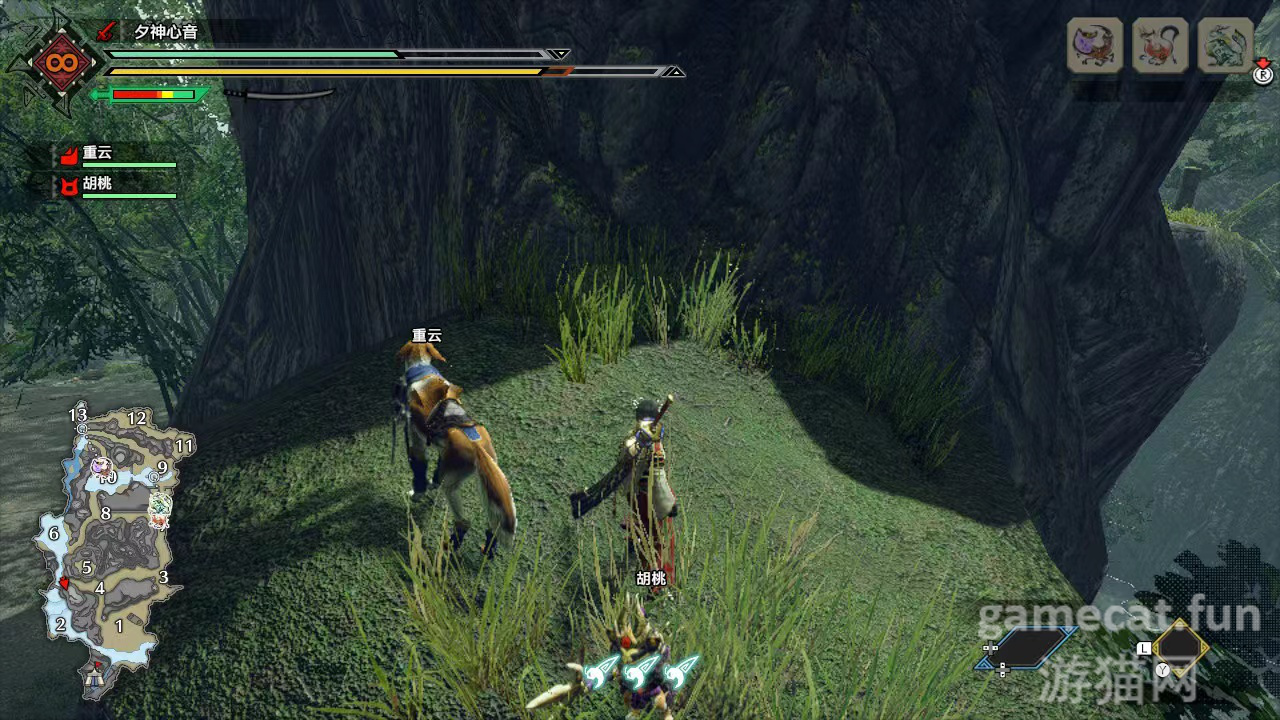This screenshot has height=720, width=1280.
Task: Click the red player arrow on minimap
Action: pyautogui.click(x=65, y=583)
